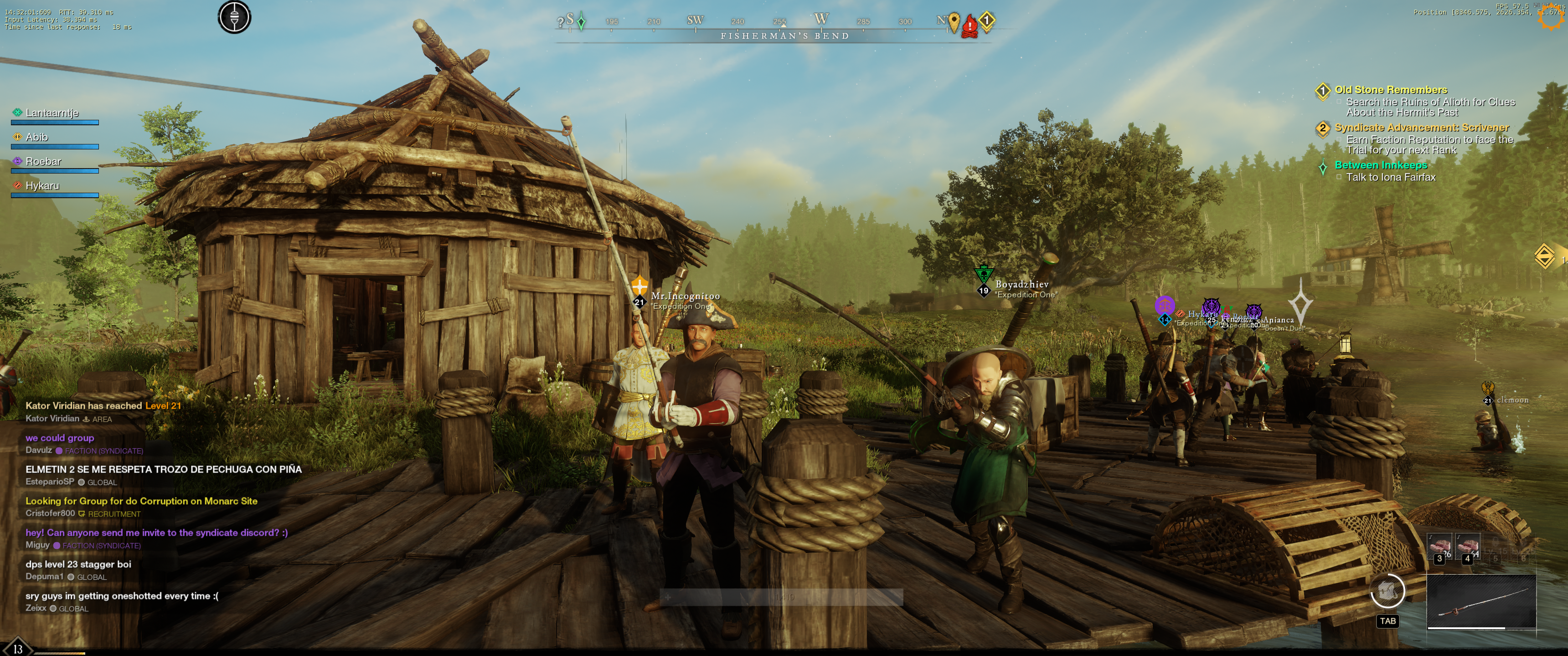The image size is (1568, 656).
Task: Click the Fisherman's Bend location label
Action: click(784, 36)
